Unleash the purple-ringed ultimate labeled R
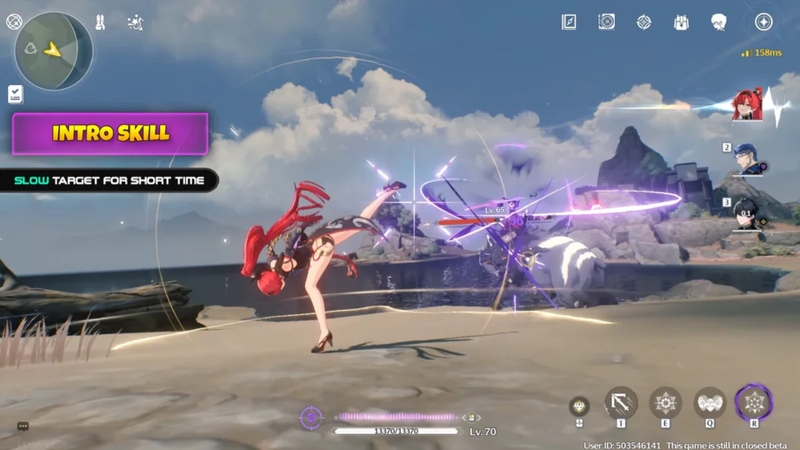 pos(754,402)
